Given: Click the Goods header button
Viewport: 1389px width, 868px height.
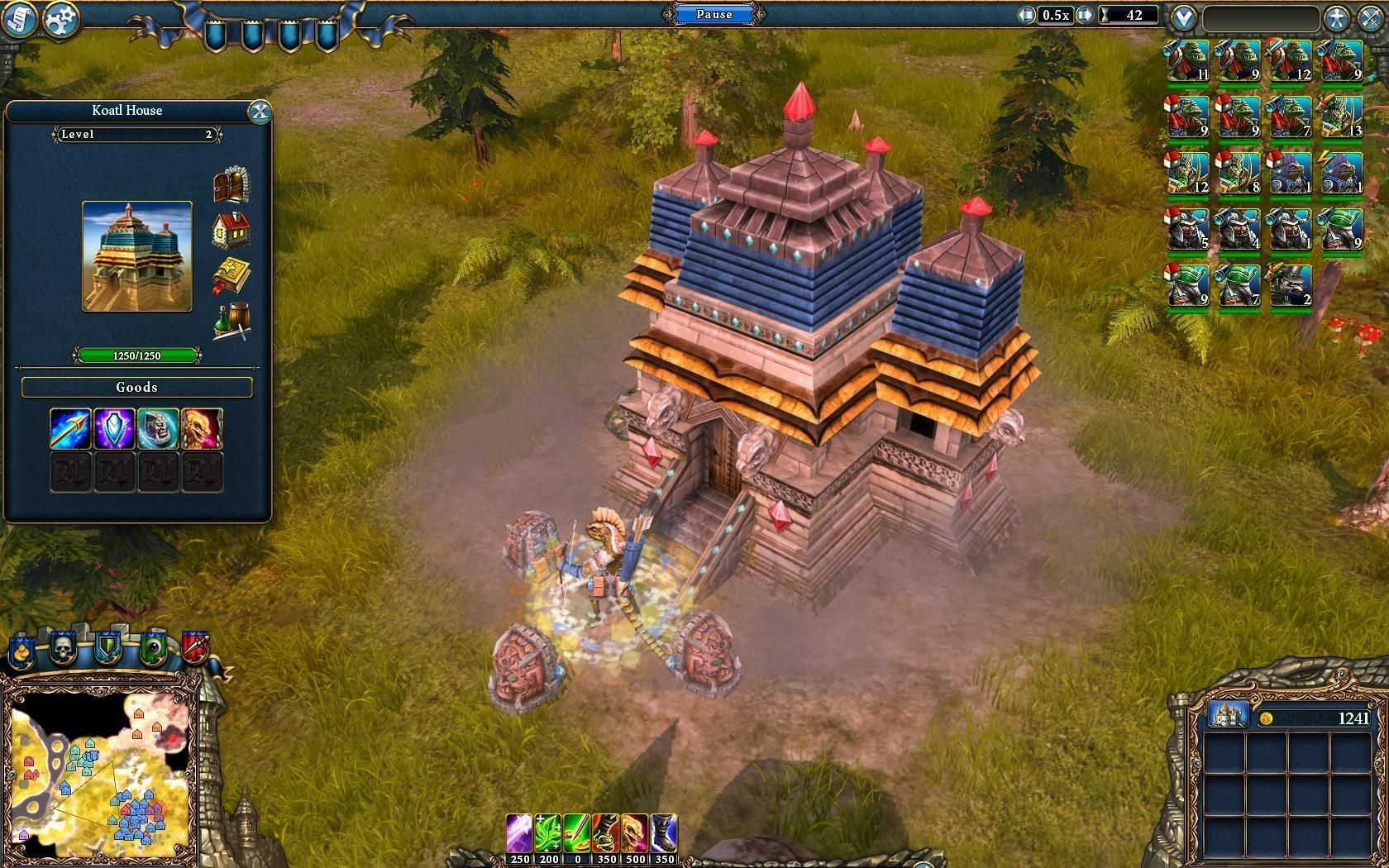Looking at the screenshot, I should click(136, 387).
